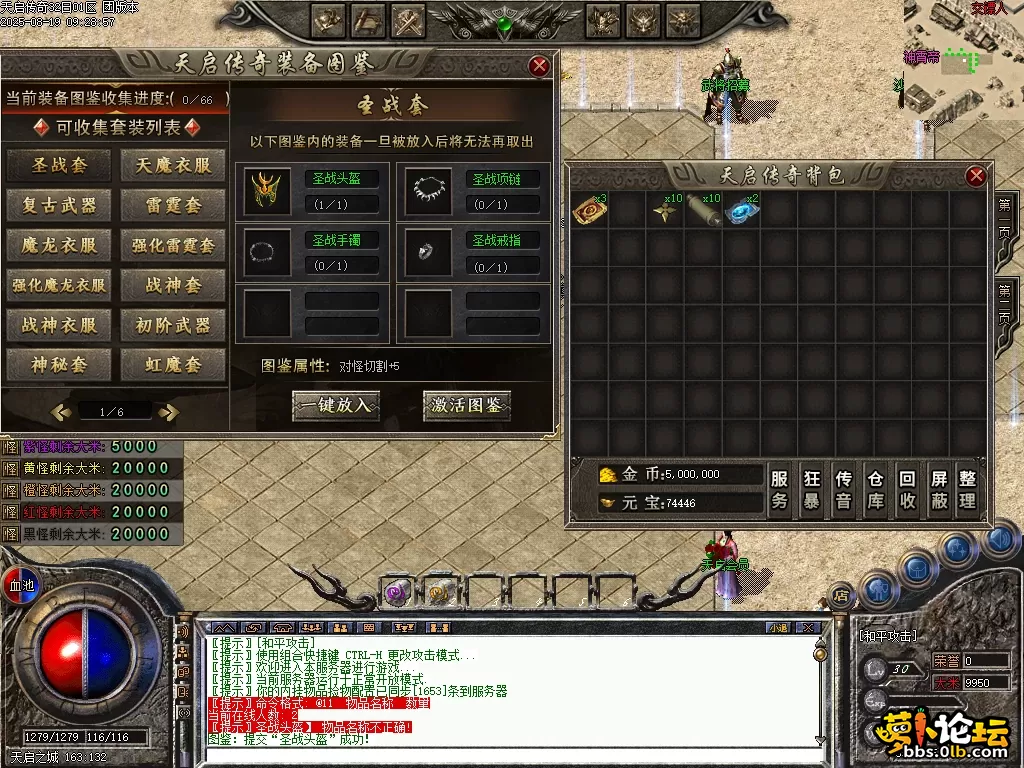Click the 回收 recycle button
Screen dimensions: 1024x768
click(x=908, y=490)
